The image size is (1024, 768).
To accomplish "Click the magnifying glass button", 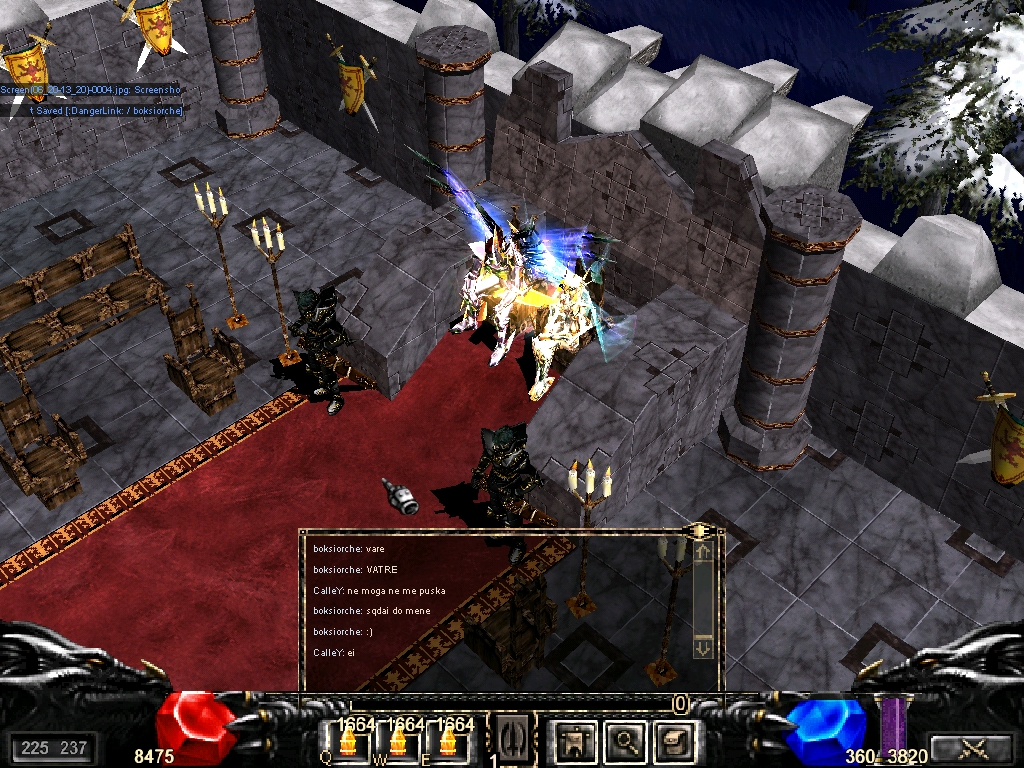I will pyautogui.click(x=627, y=740).
